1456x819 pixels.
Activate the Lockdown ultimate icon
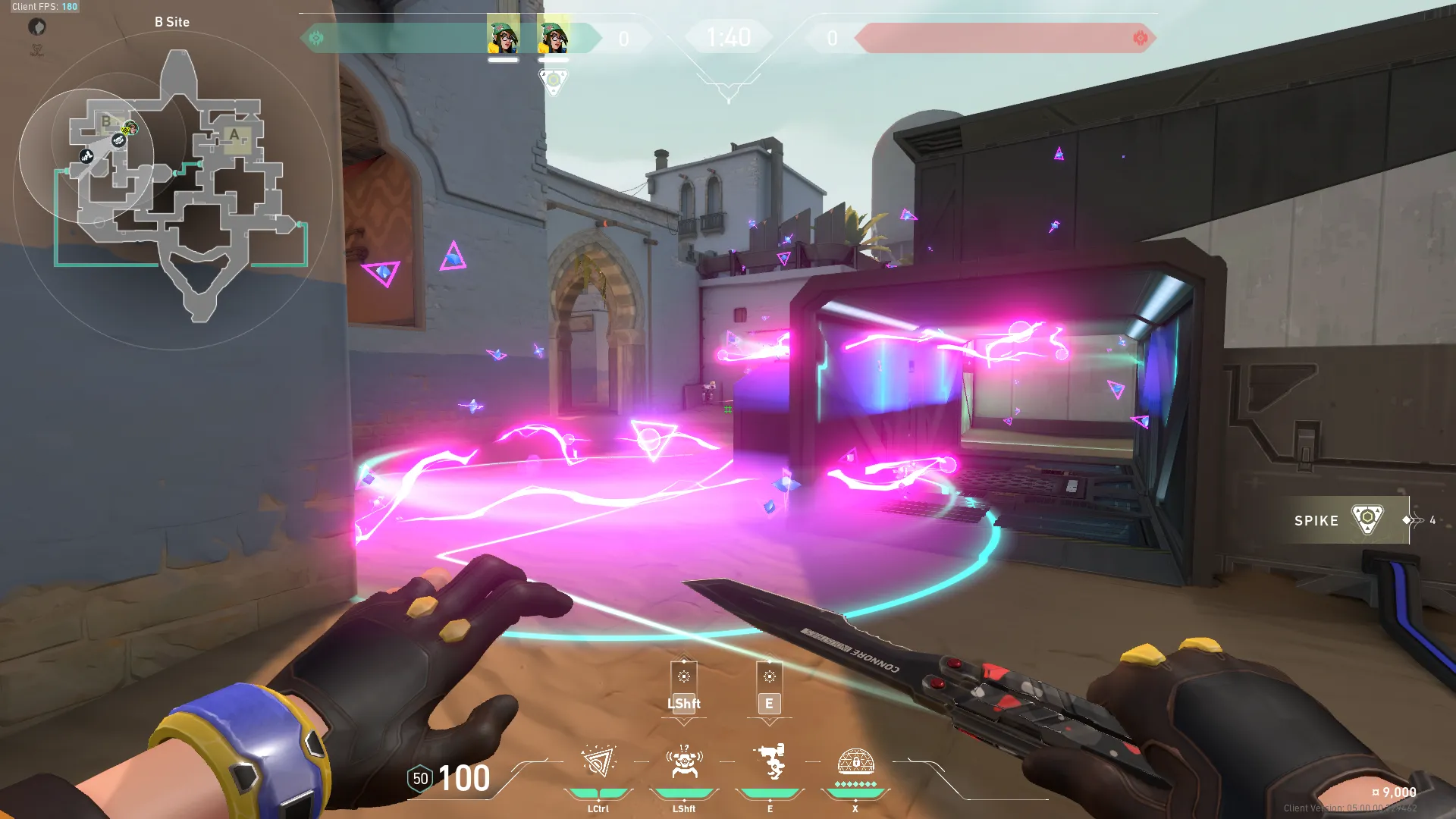[x=855, y=761]
